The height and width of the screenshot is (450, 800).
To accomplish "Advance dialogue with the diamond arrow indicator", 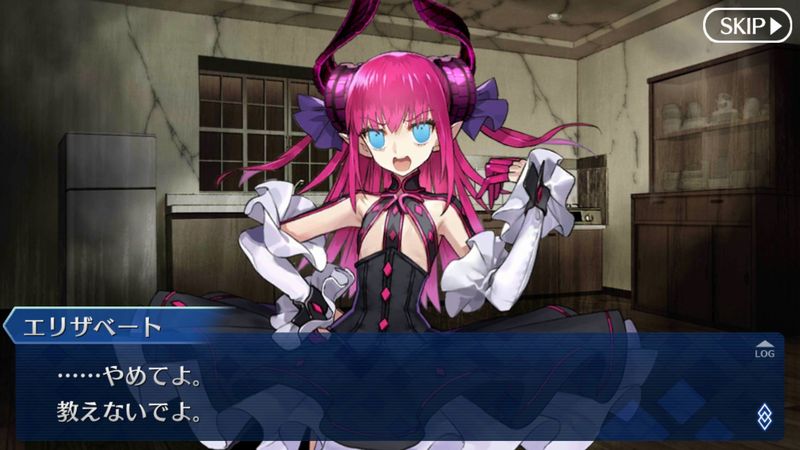I will tap(764, 415).
